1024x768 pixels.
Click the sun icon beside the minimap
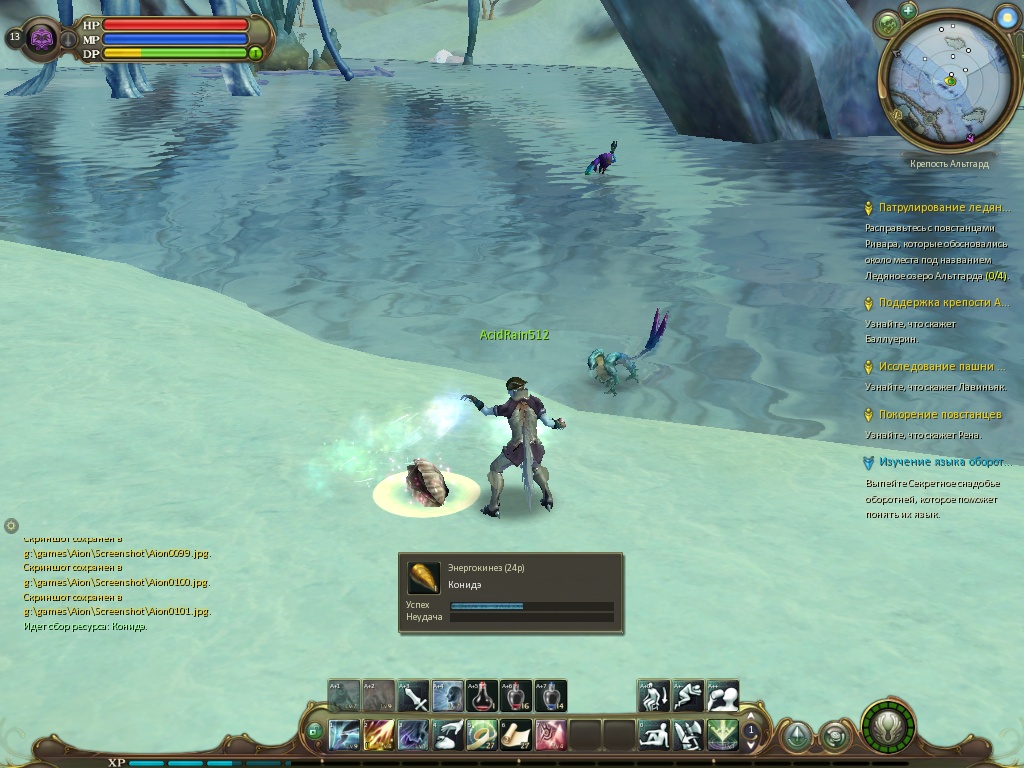[x=1007, y=17]
